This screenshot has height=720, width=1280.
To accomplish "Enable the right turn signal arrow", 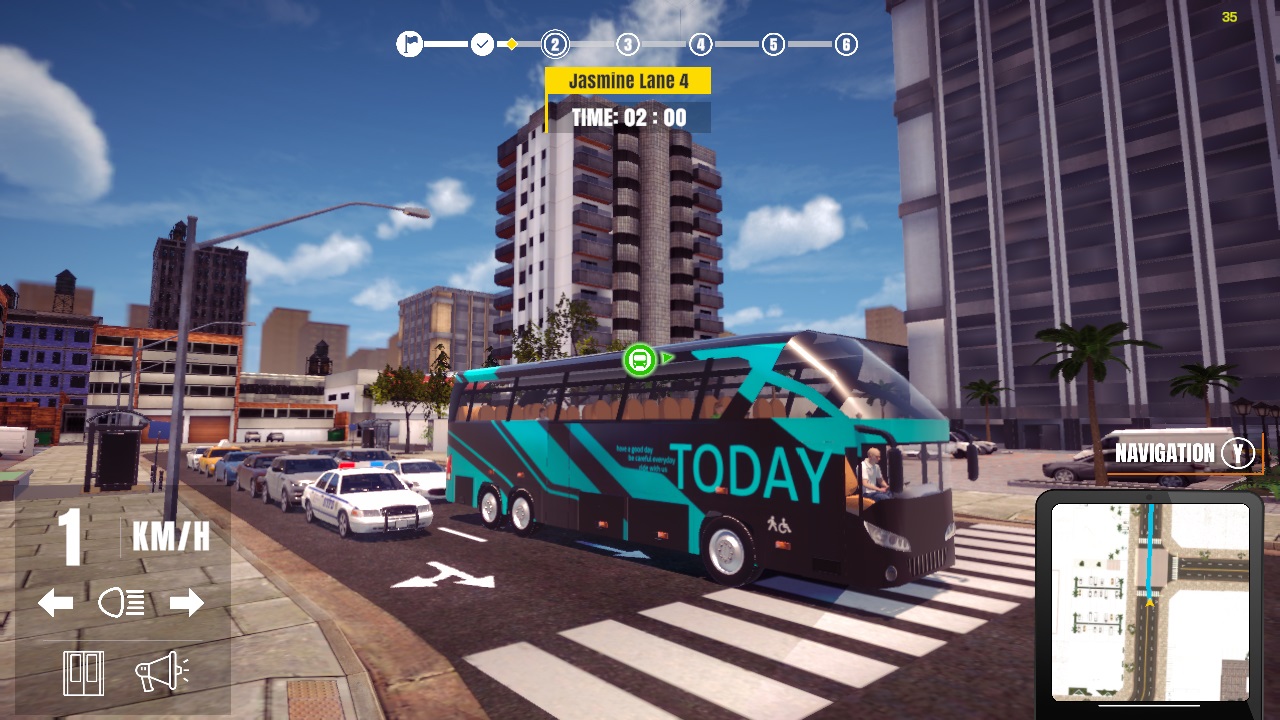I will click(187, 602).
